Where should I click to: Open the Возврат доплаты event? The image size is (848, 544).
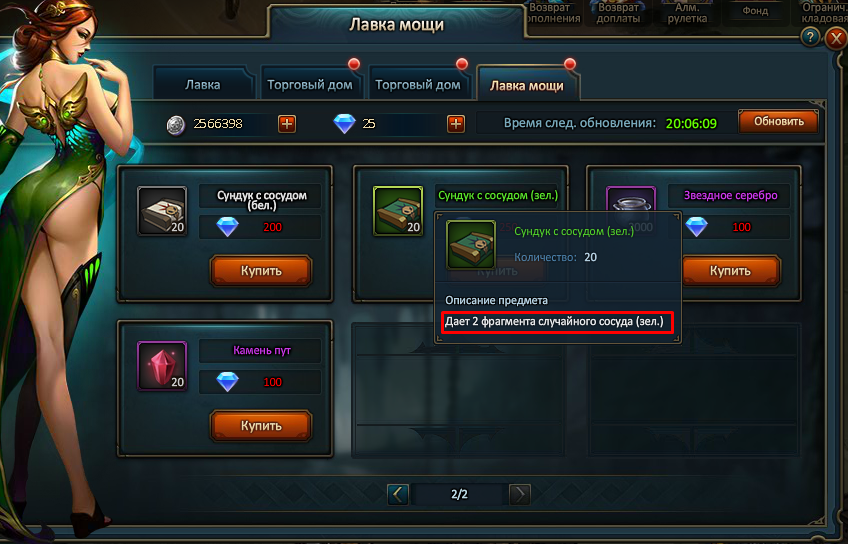click(618, 13)
